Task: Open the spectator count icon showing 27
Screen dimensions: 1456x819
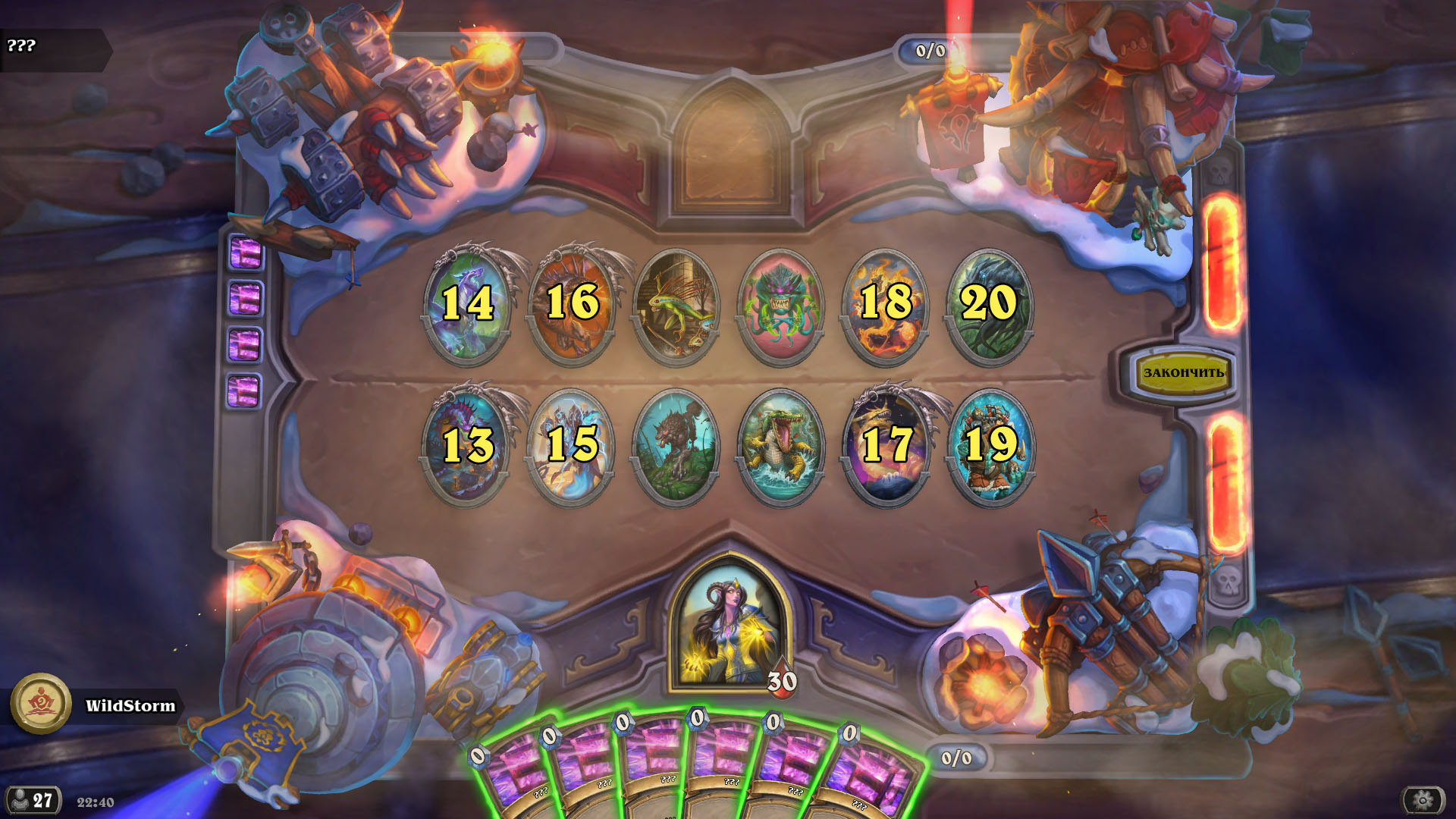Action: coord(32,801)
